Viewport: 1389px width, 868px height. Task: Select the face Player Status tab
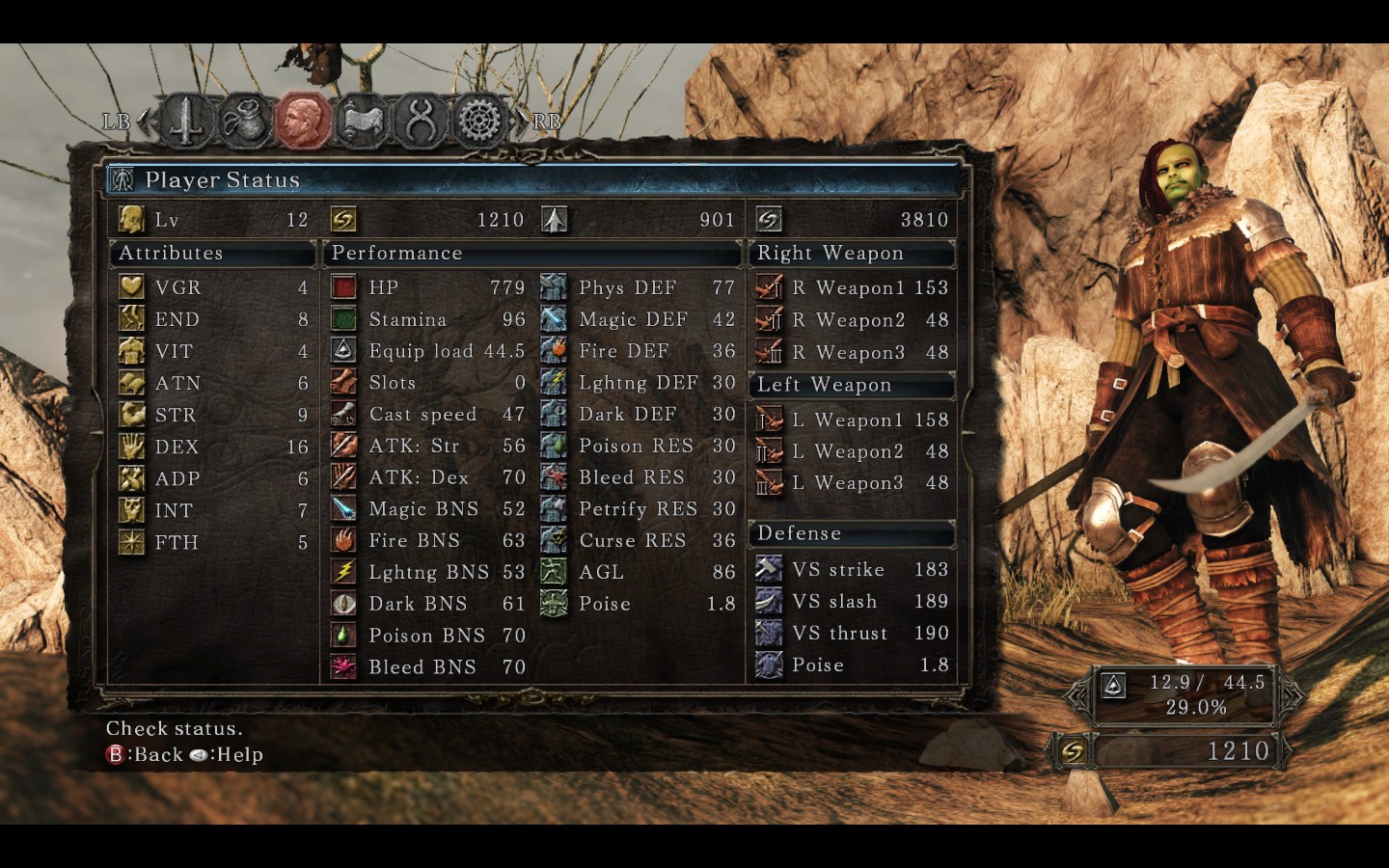(x=304, y=122)
